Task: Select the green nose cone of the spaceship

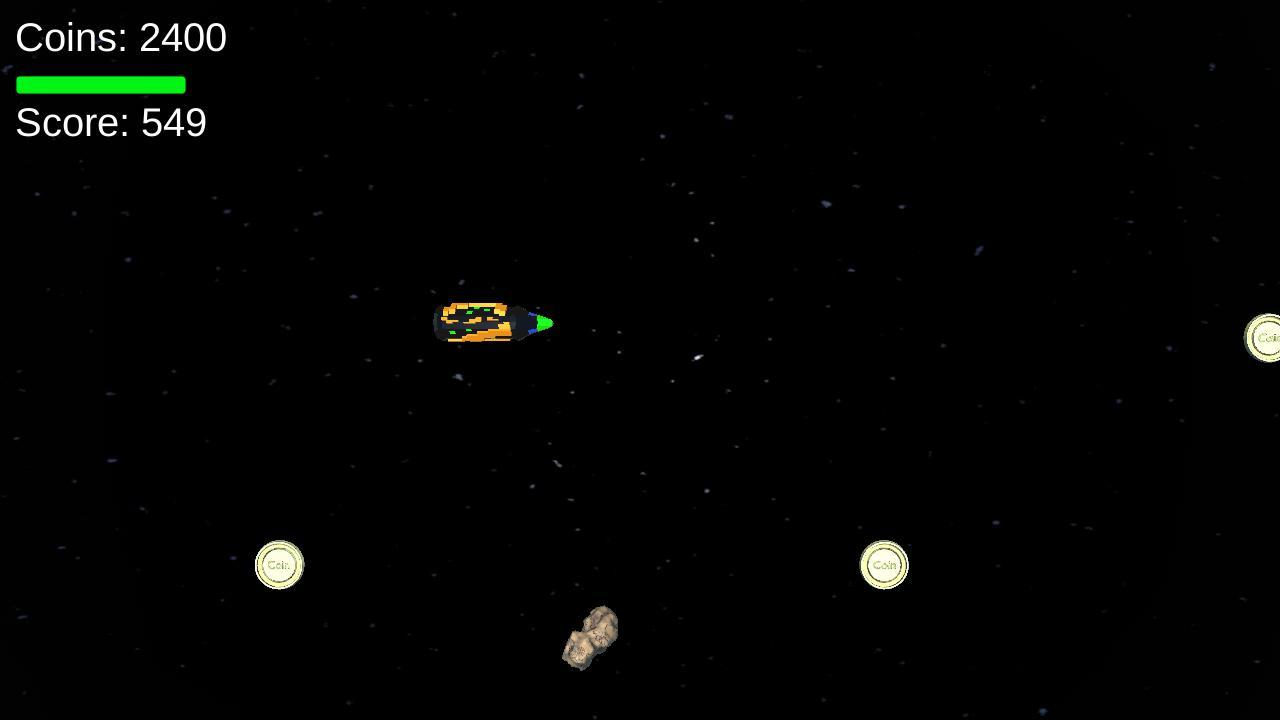Action: (x=543, y=322)
